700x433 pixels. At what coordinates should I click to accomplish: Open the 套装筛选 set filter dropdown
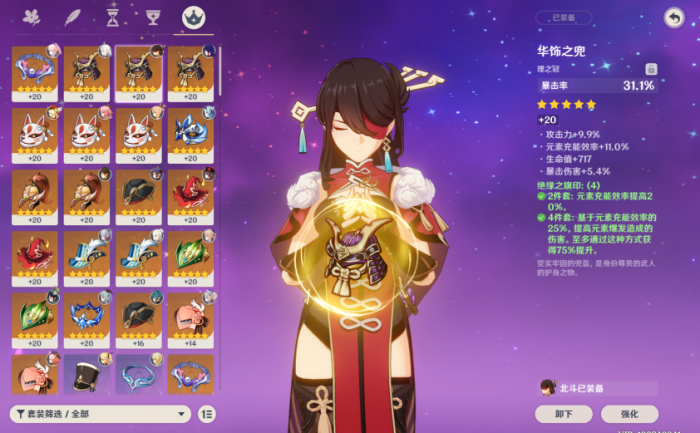[99, 413]
